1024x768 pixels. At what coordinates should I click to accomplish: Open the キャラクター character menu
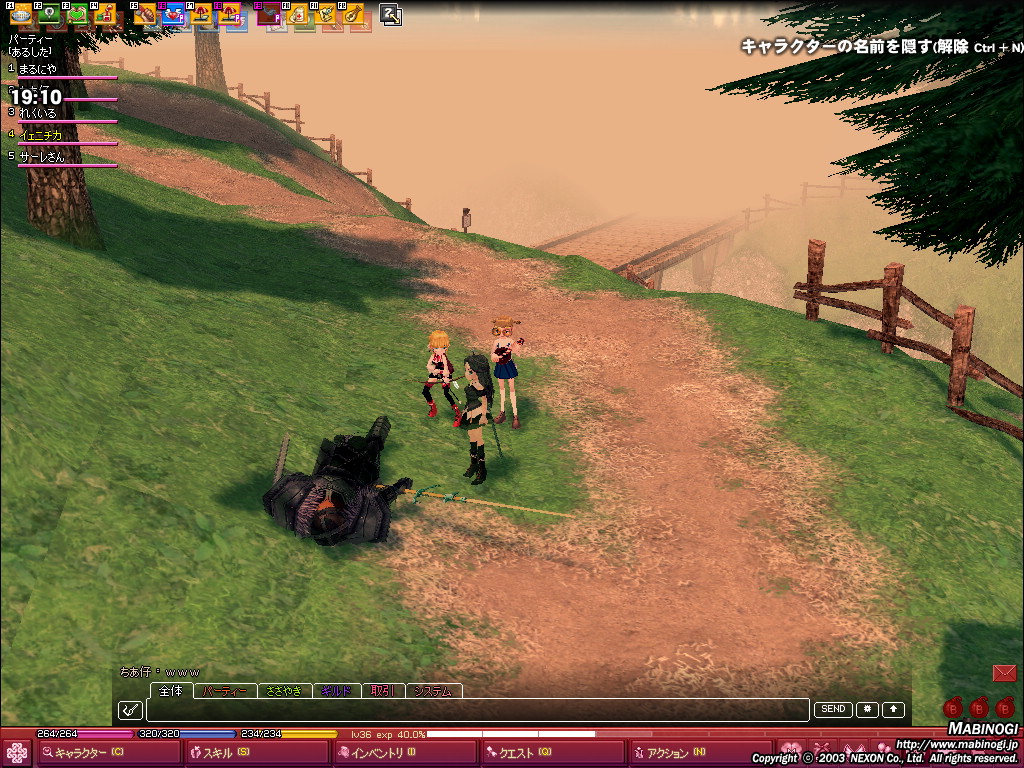pos(90,753)
